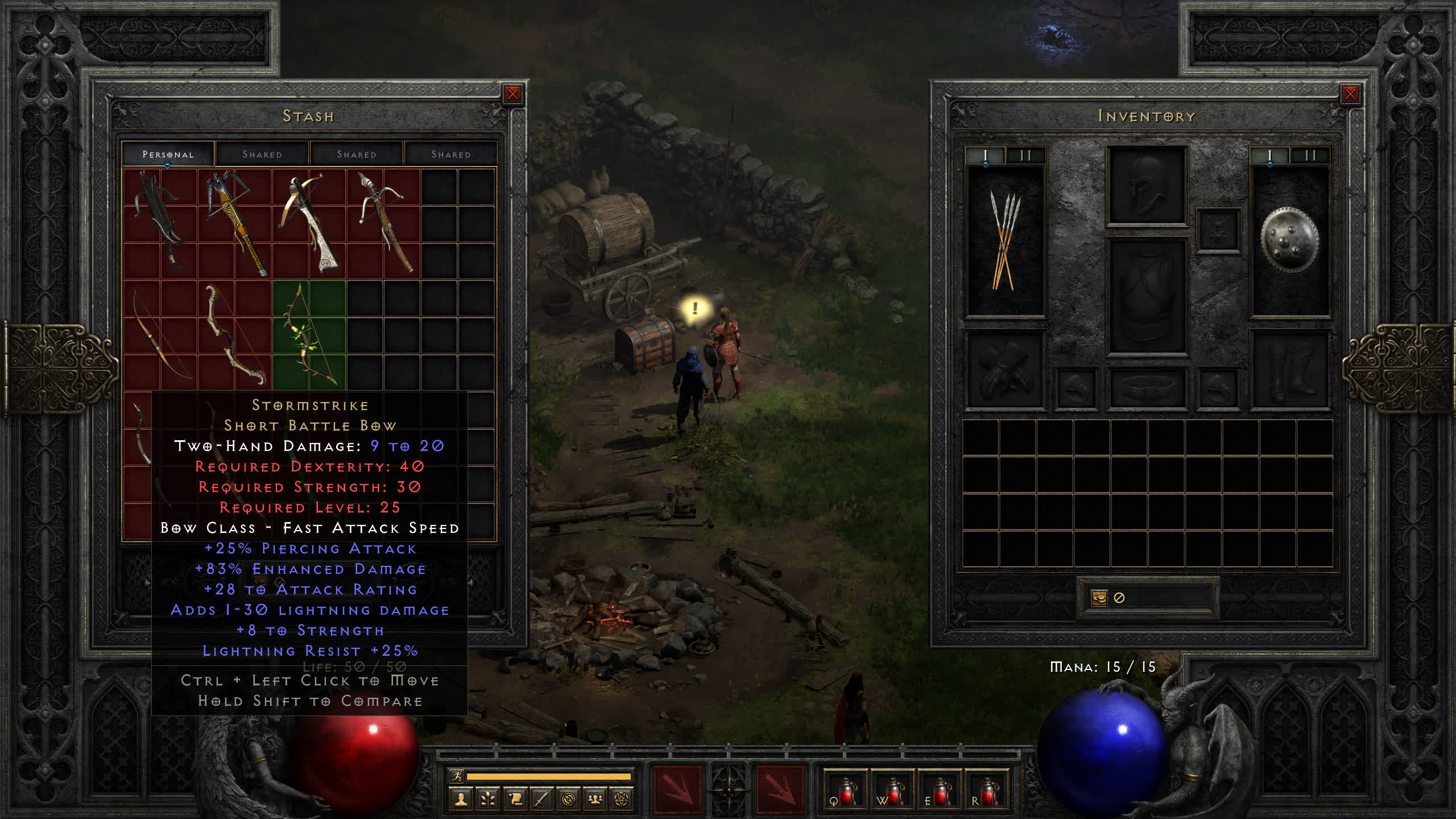Use the potion in belt slot Q

(x=845, y=792)
